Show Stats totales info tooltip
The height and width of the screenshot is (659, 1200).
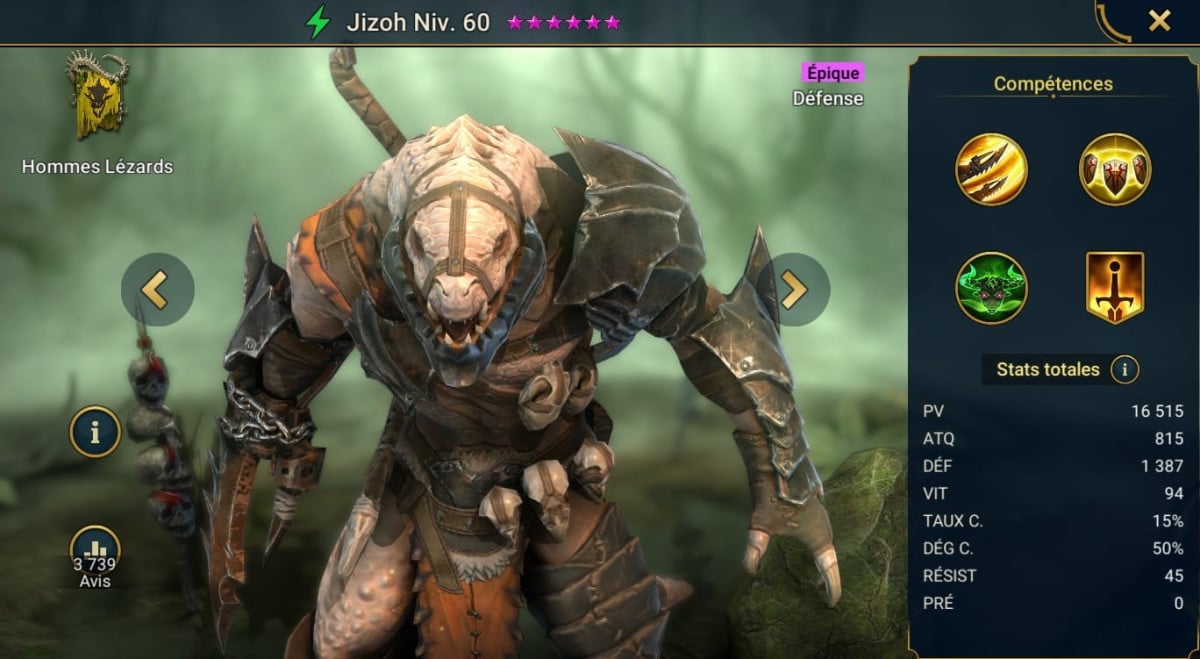pos(1124,370)
